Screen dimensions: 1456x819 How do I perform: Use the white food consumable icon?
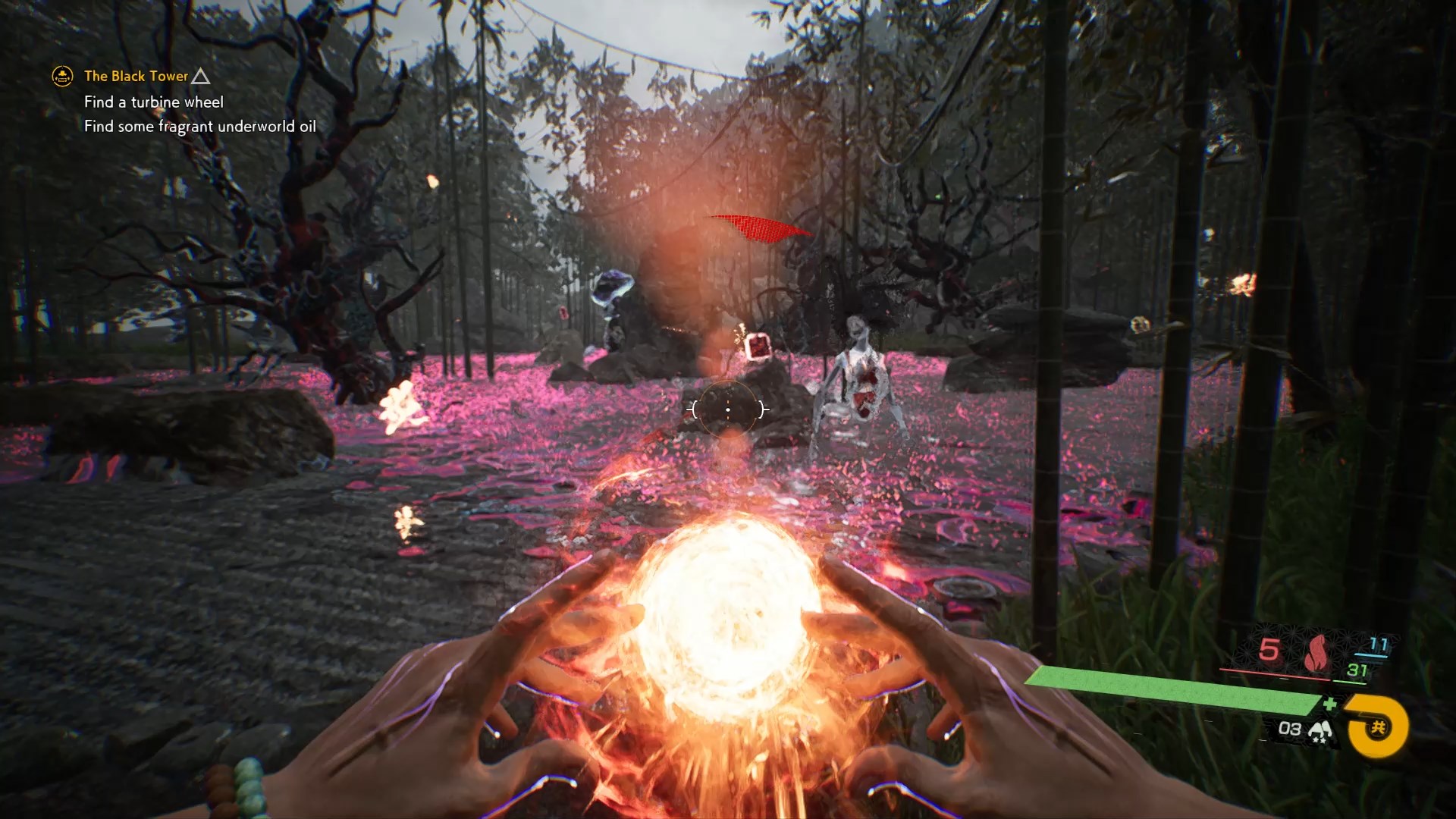tap(1320, 730)
